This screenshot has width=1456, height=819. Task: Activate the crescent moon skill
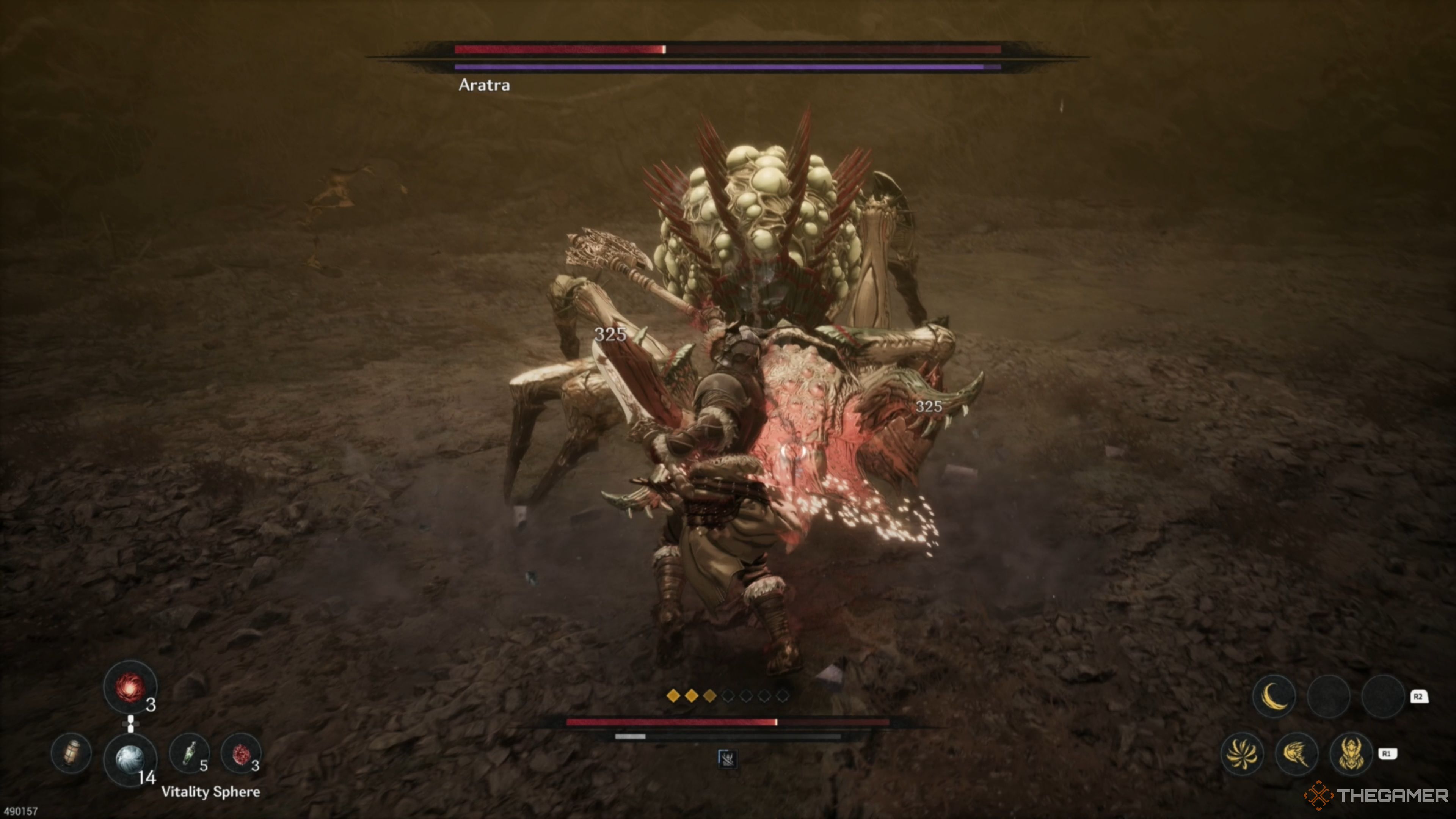[x=1274, y=696]
